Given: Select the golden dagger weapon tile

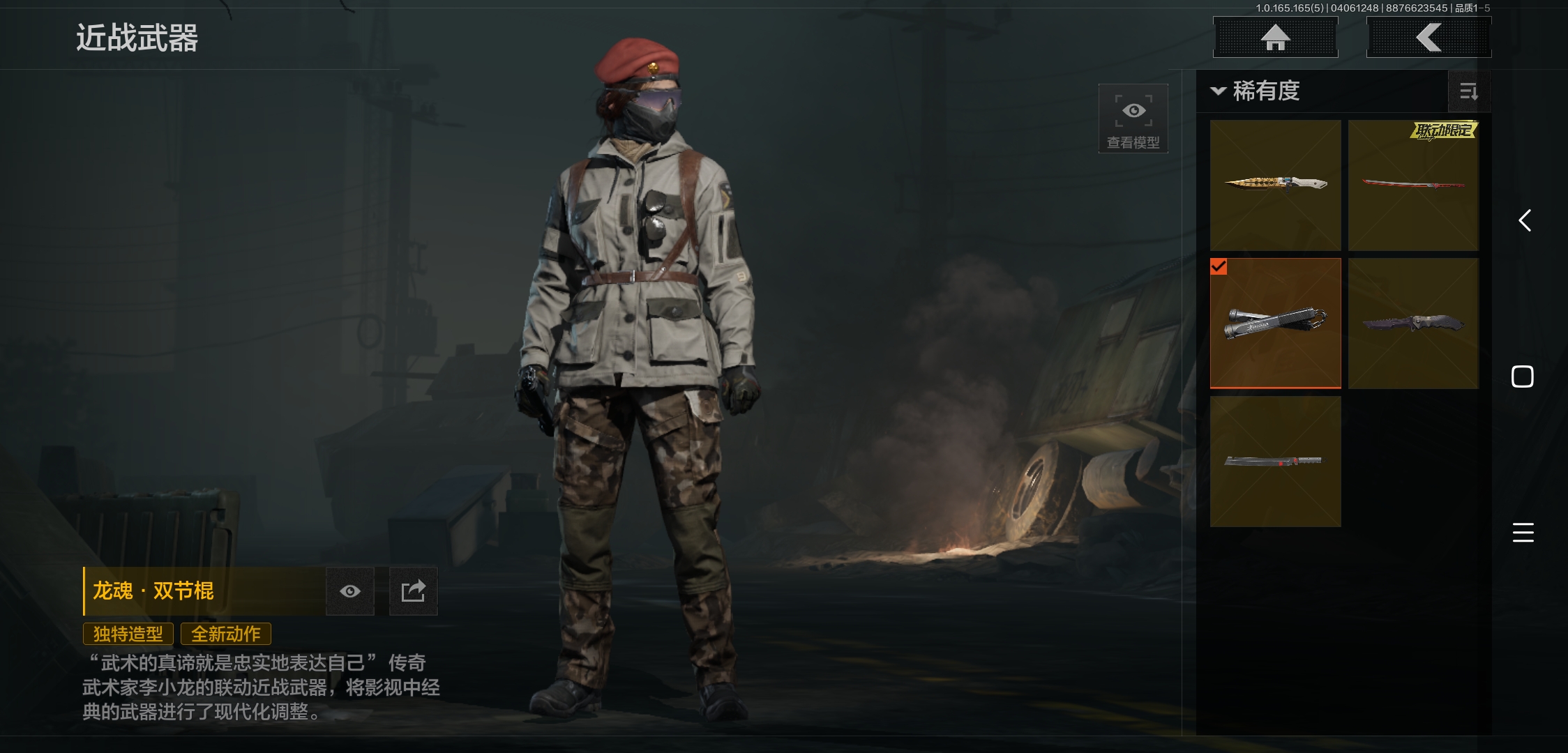Looking at the screenshot, I should [x=1275, y=185].
